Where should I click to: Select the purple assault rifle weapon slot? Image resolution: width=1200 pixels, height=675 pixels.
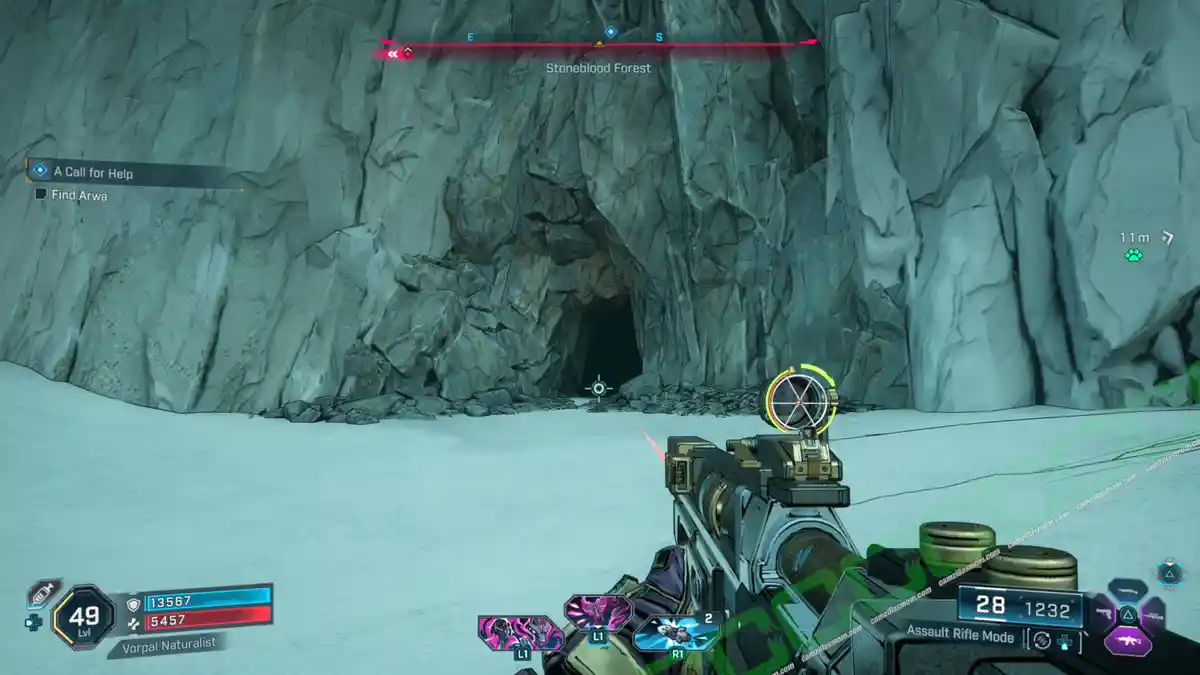click(1127, 640)
